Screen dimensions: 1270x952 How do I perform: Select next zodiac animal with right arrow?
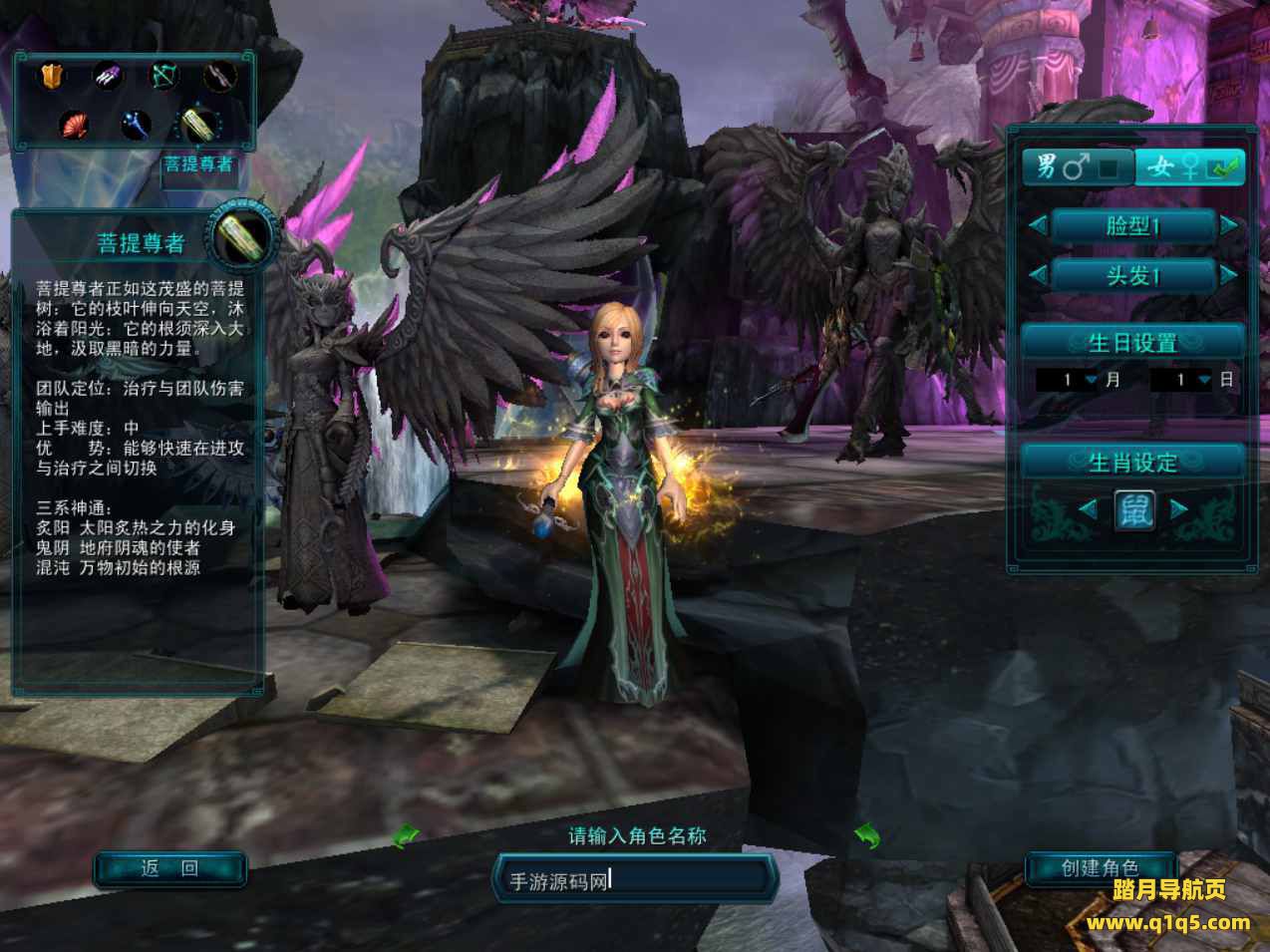pyautogui.click(x=1179, y=510)
